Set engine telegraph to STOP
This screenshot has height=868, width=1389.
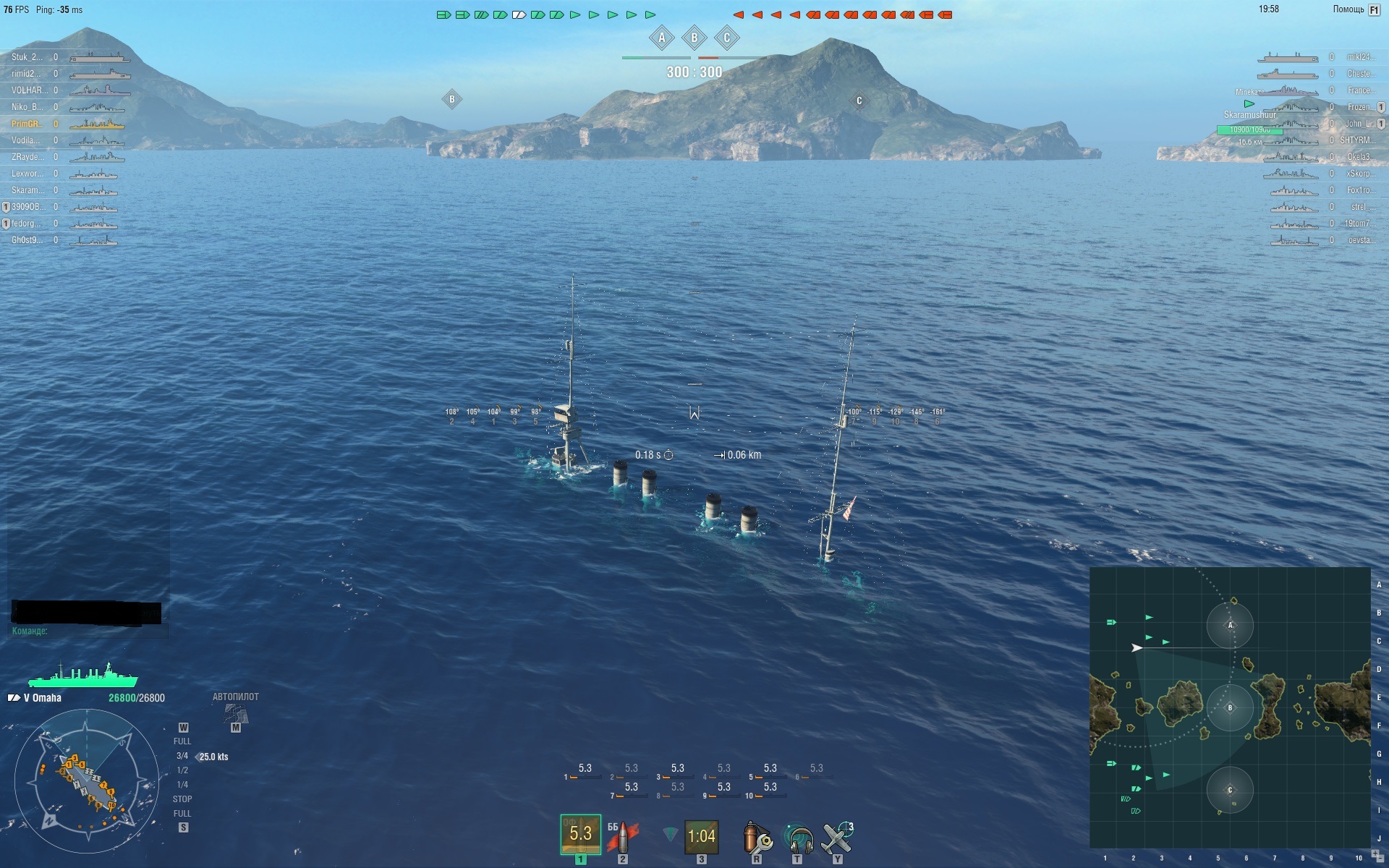pos(182,799)
